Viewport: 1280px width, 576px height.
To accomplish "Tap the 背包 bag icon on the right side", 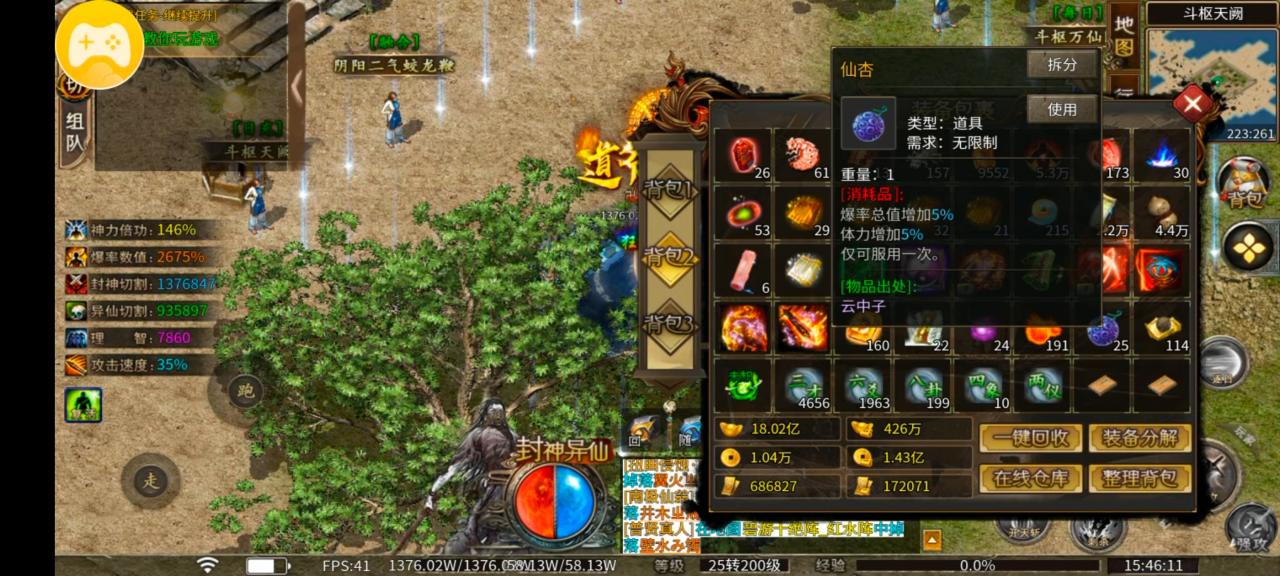I will pos(1243,183).
